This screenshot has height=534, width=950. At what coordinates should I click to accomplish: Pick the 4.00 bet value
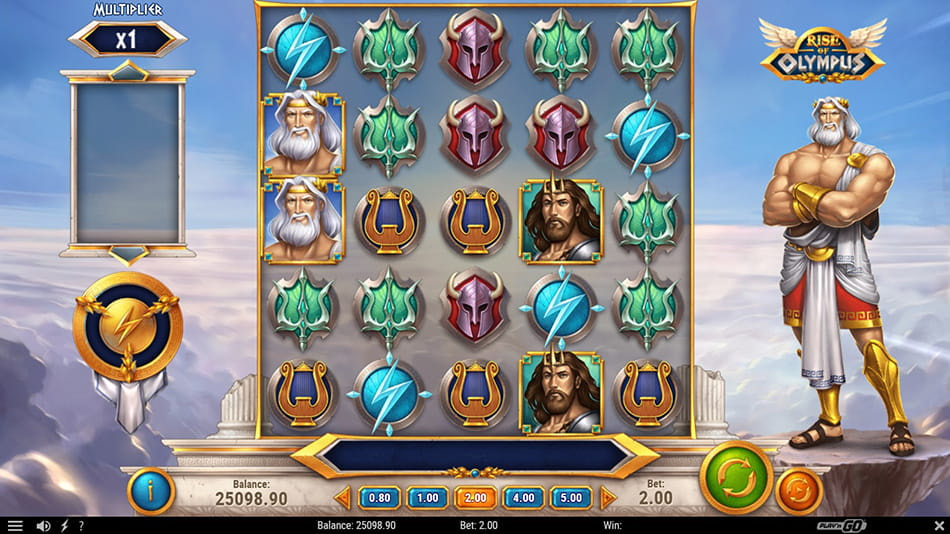point(524,497)
